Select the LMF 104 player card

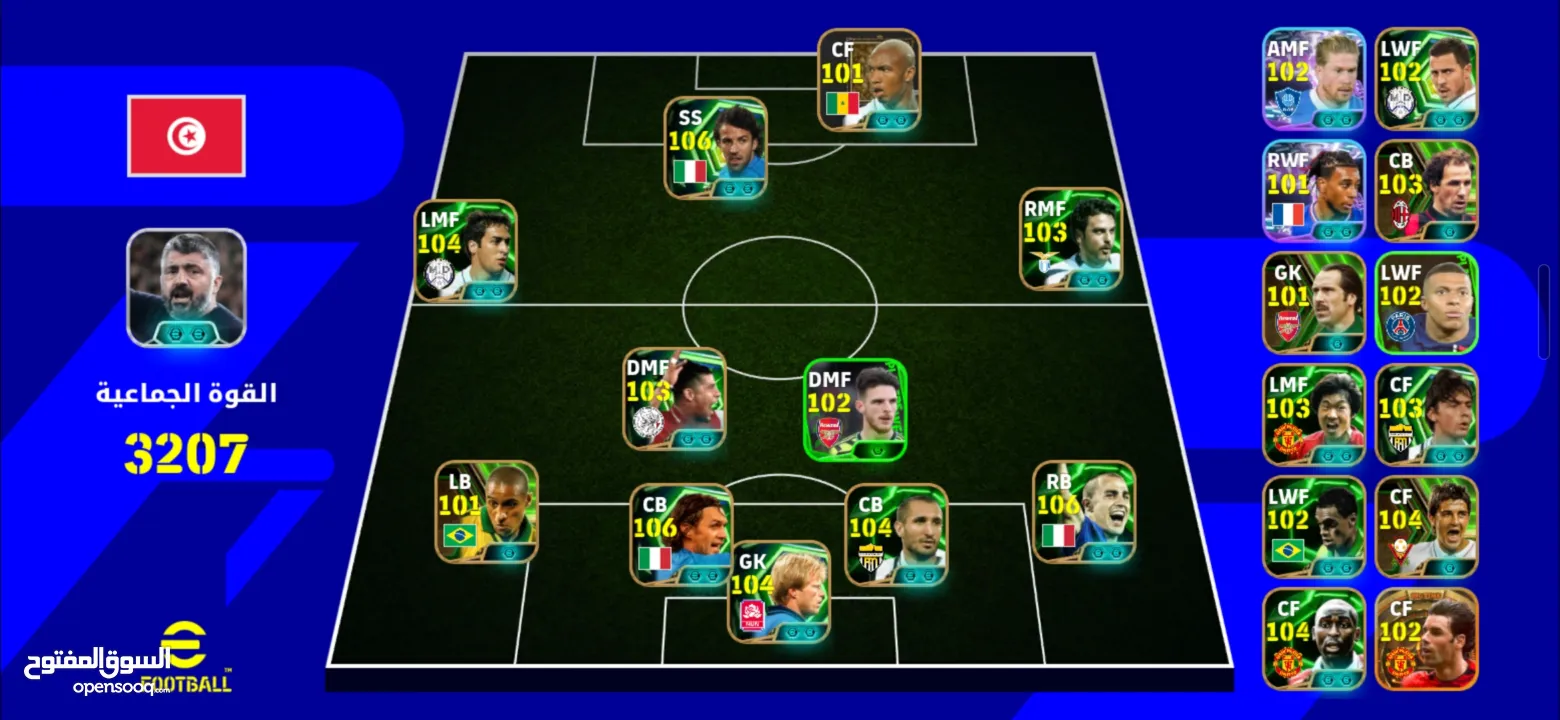pos(466,250)
